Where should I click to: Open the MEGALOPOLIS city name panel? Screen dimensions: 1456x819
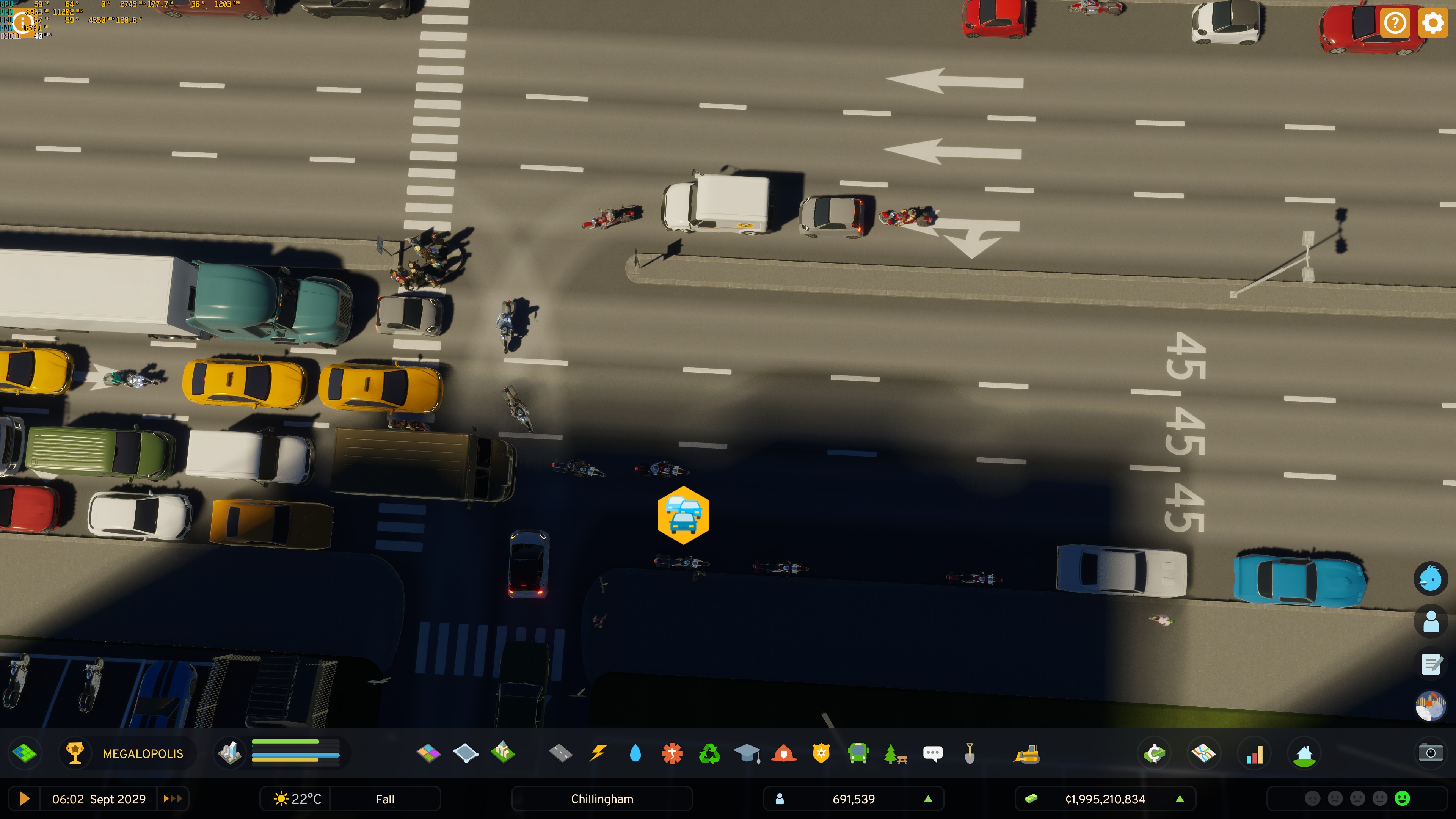pos(143,753)
